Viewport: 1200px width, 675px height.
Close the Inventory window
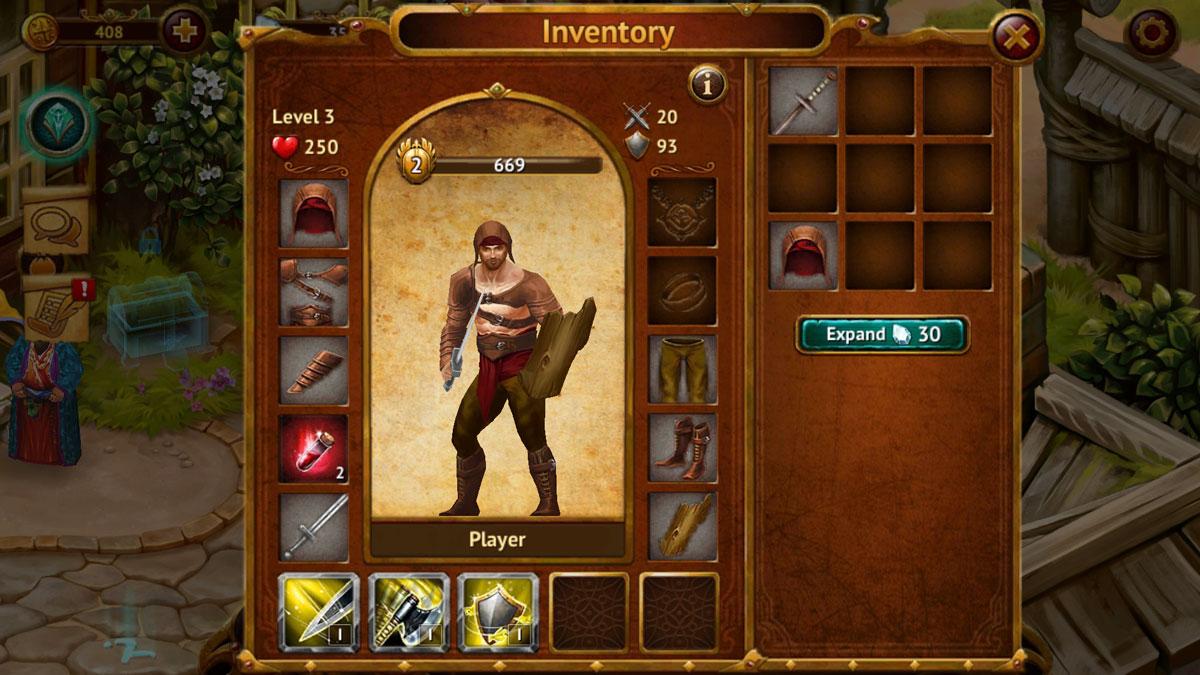1016,39
